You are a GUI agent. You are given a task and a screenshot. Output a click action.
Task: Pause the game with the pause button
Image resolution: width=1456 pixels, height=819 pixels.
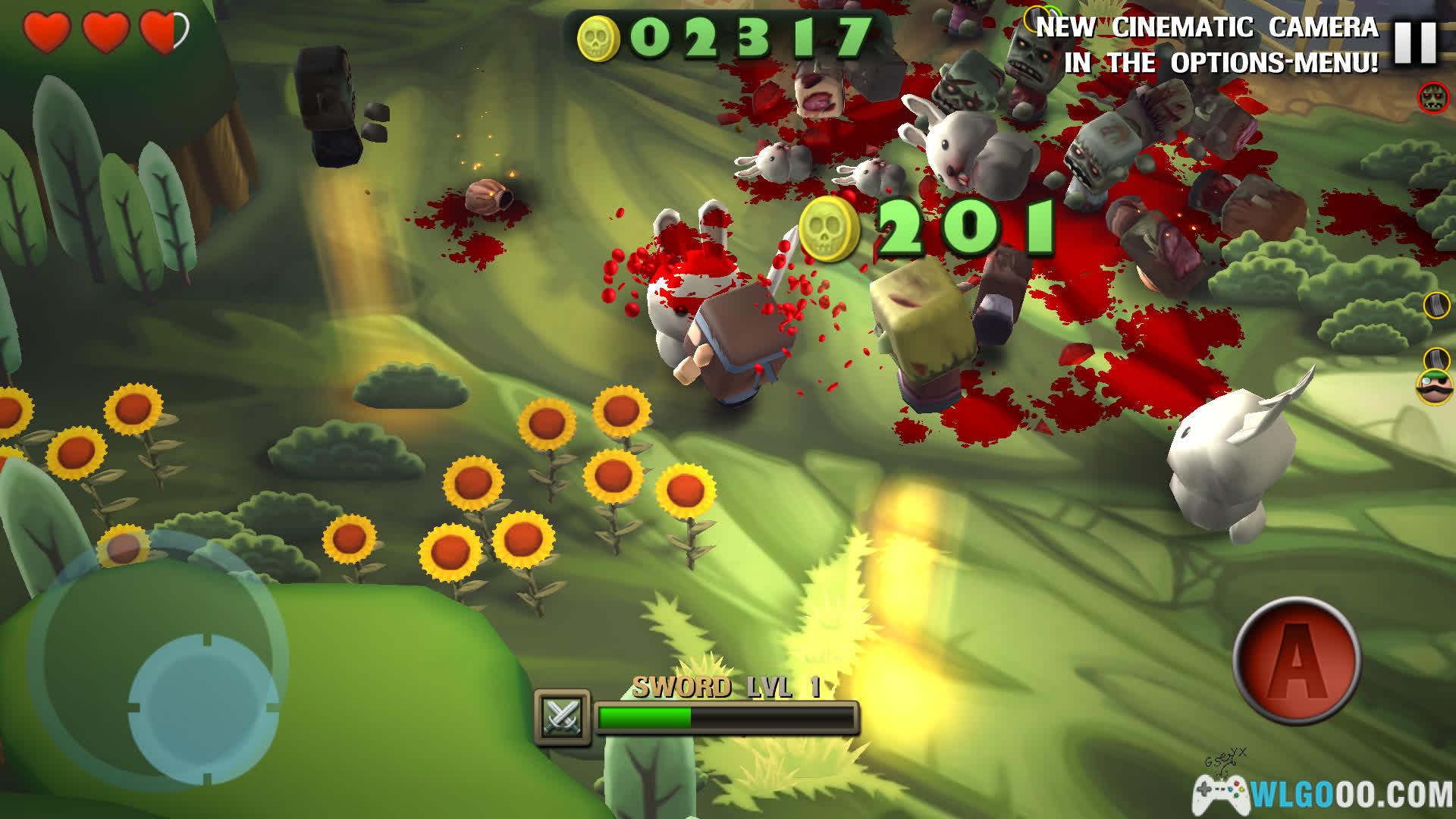click(1415, 43)
